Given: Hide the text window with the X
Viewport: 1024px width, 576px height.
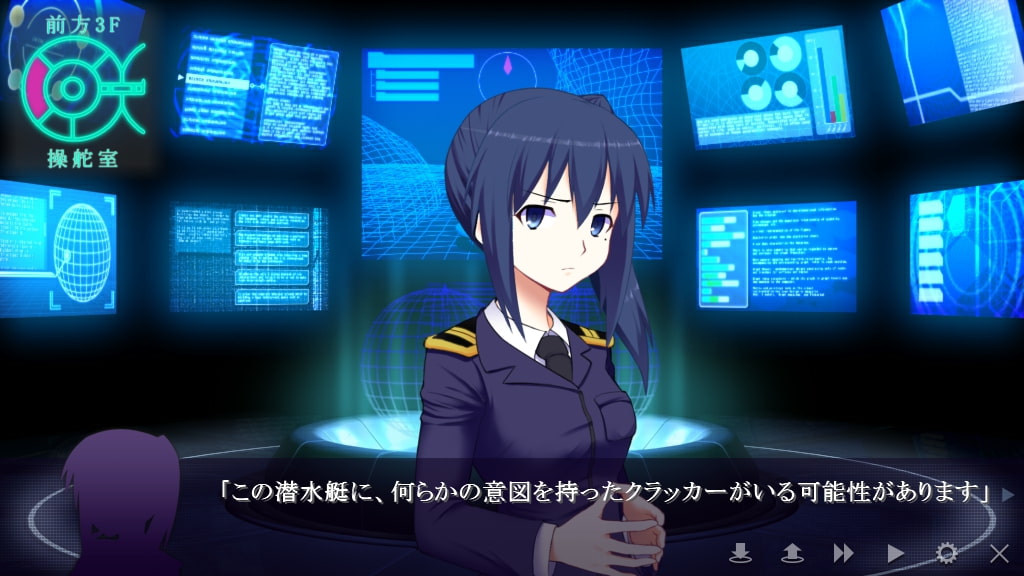Looking at the screenshot, I should pos(998,552).
